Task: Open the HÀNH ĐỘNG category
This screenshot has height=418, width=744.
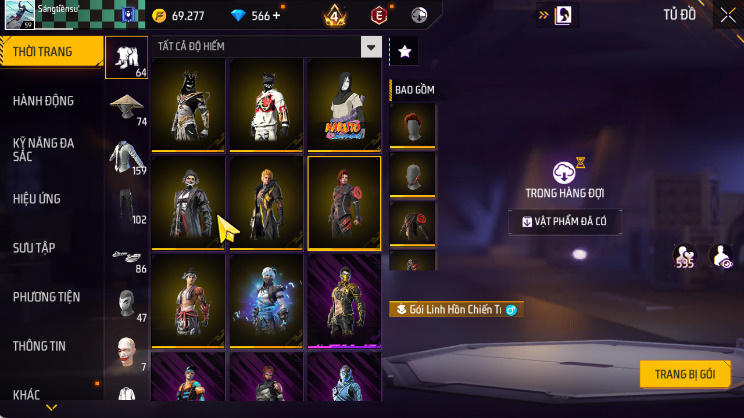Action: (43, 101)
